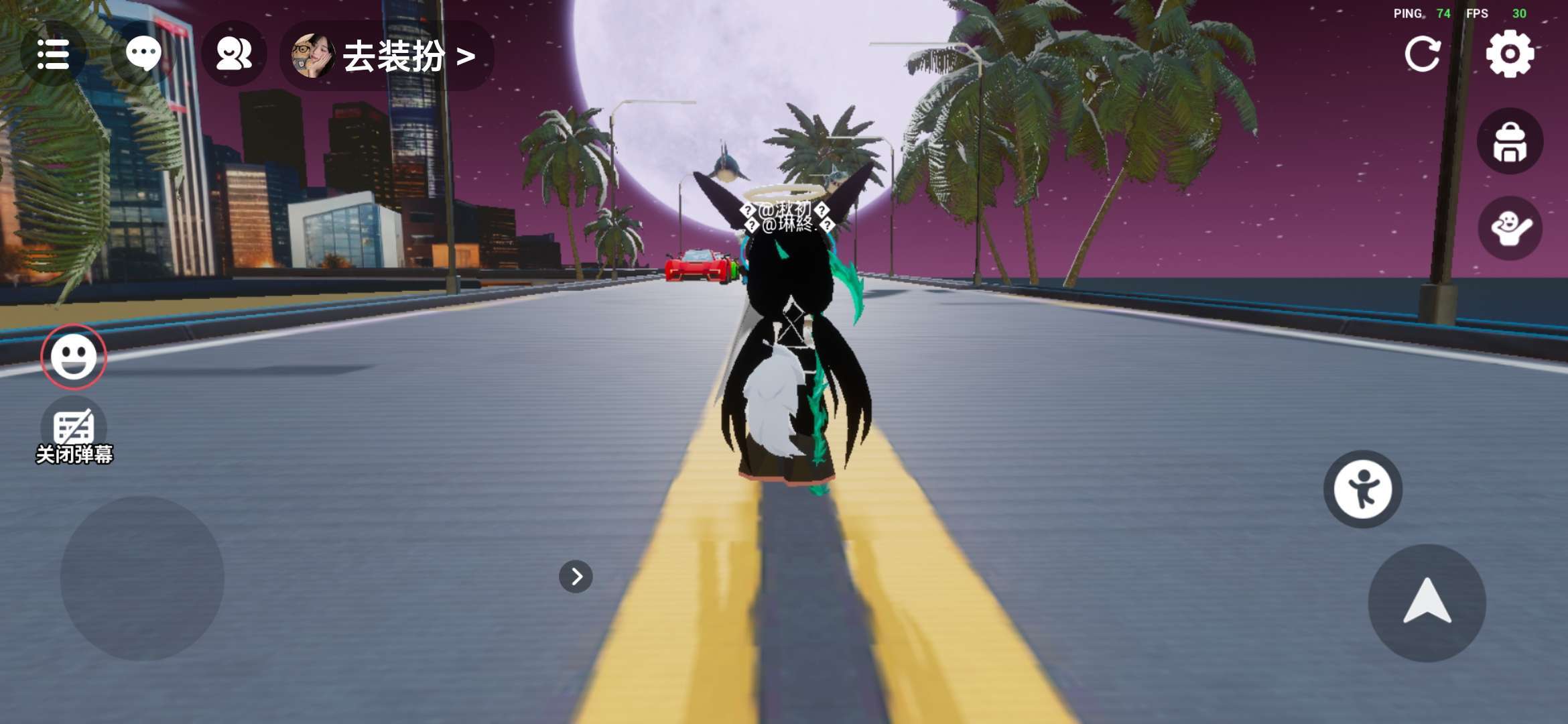Show the friends list icon
Viewport: 1568px width, 724px height.
coord(234,54)
